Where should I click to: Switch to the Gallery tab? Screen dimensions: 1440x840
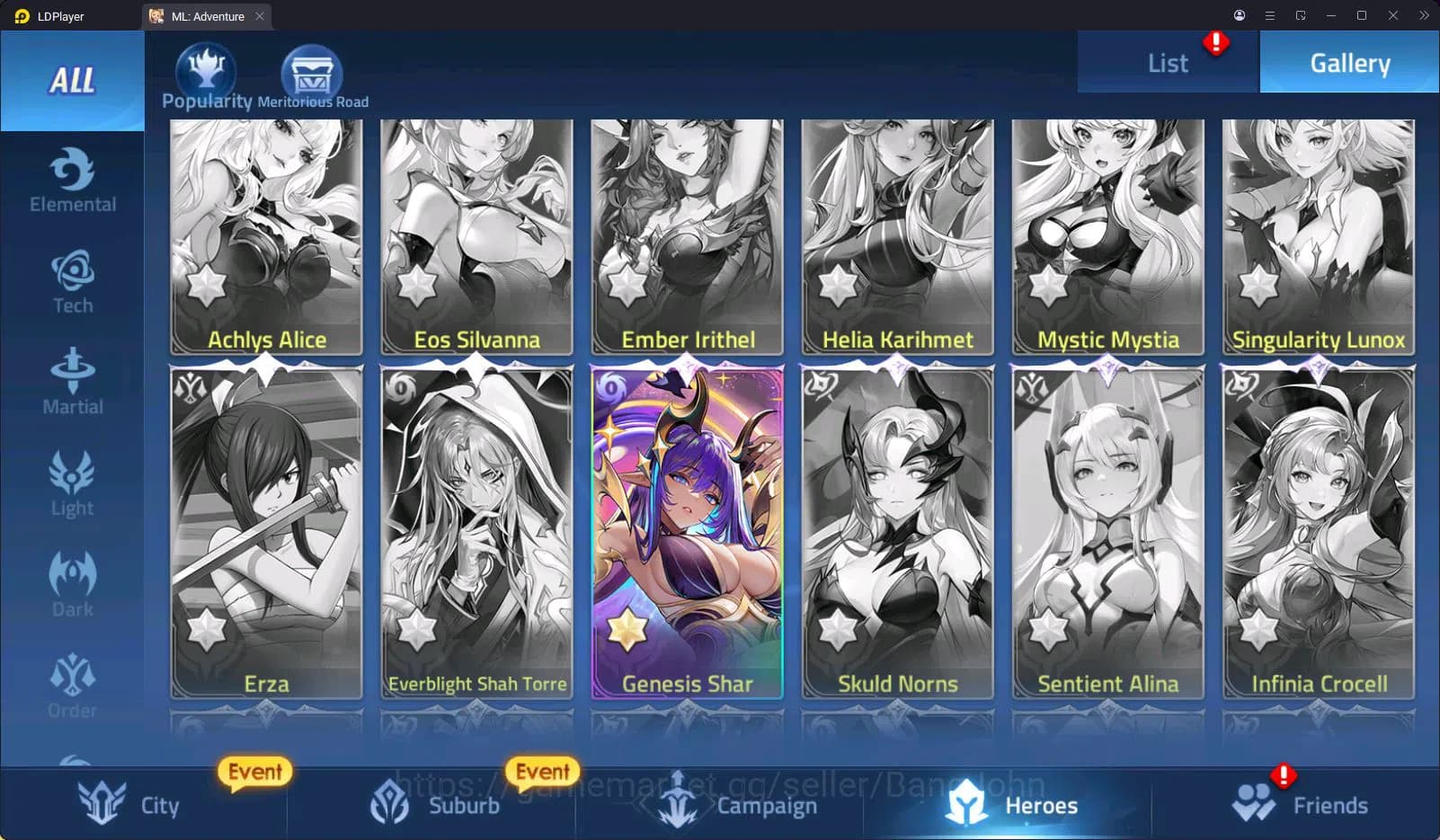click(x=1348, y=62)
